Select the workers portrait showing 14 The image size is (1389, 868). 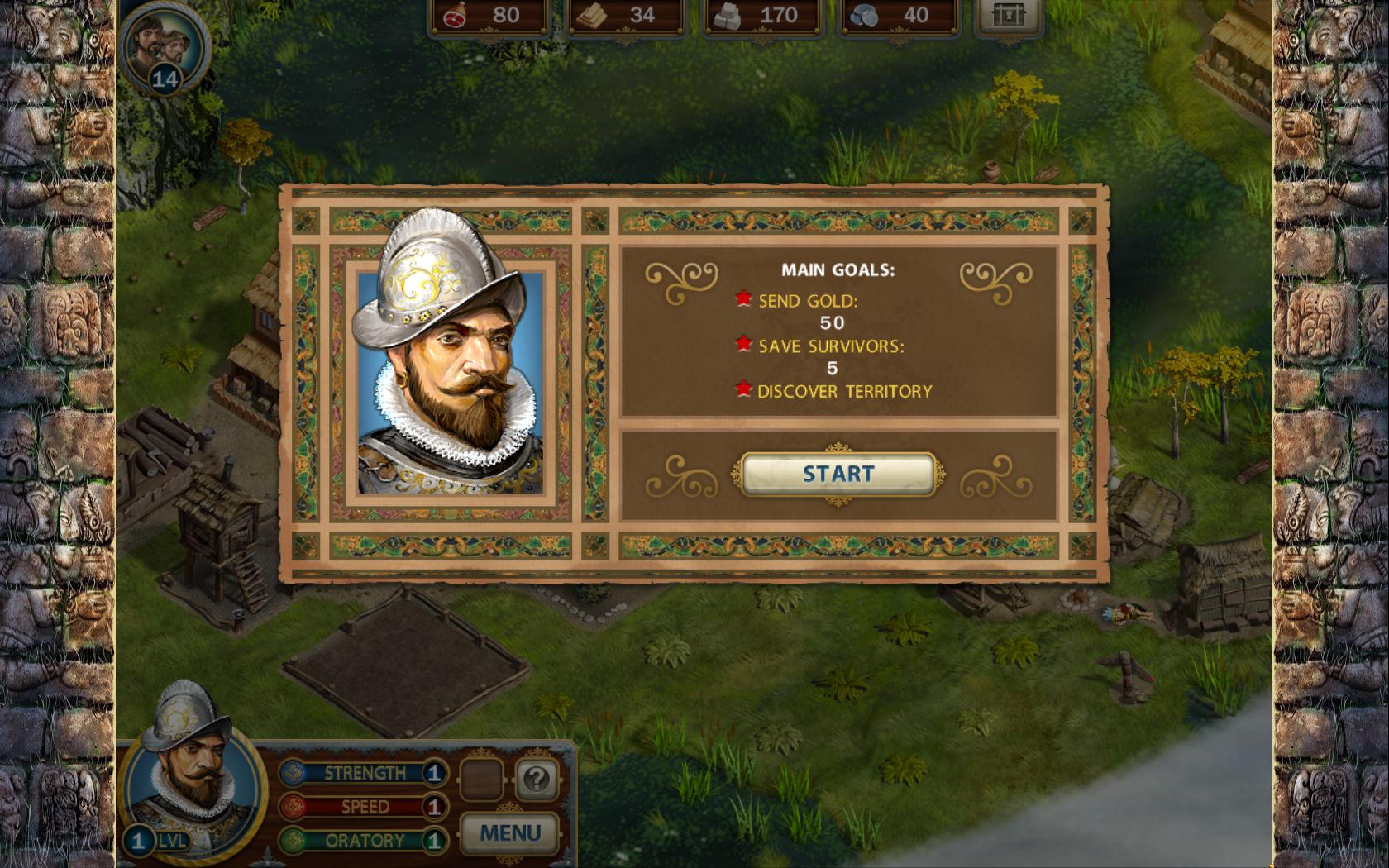point(165,45)
